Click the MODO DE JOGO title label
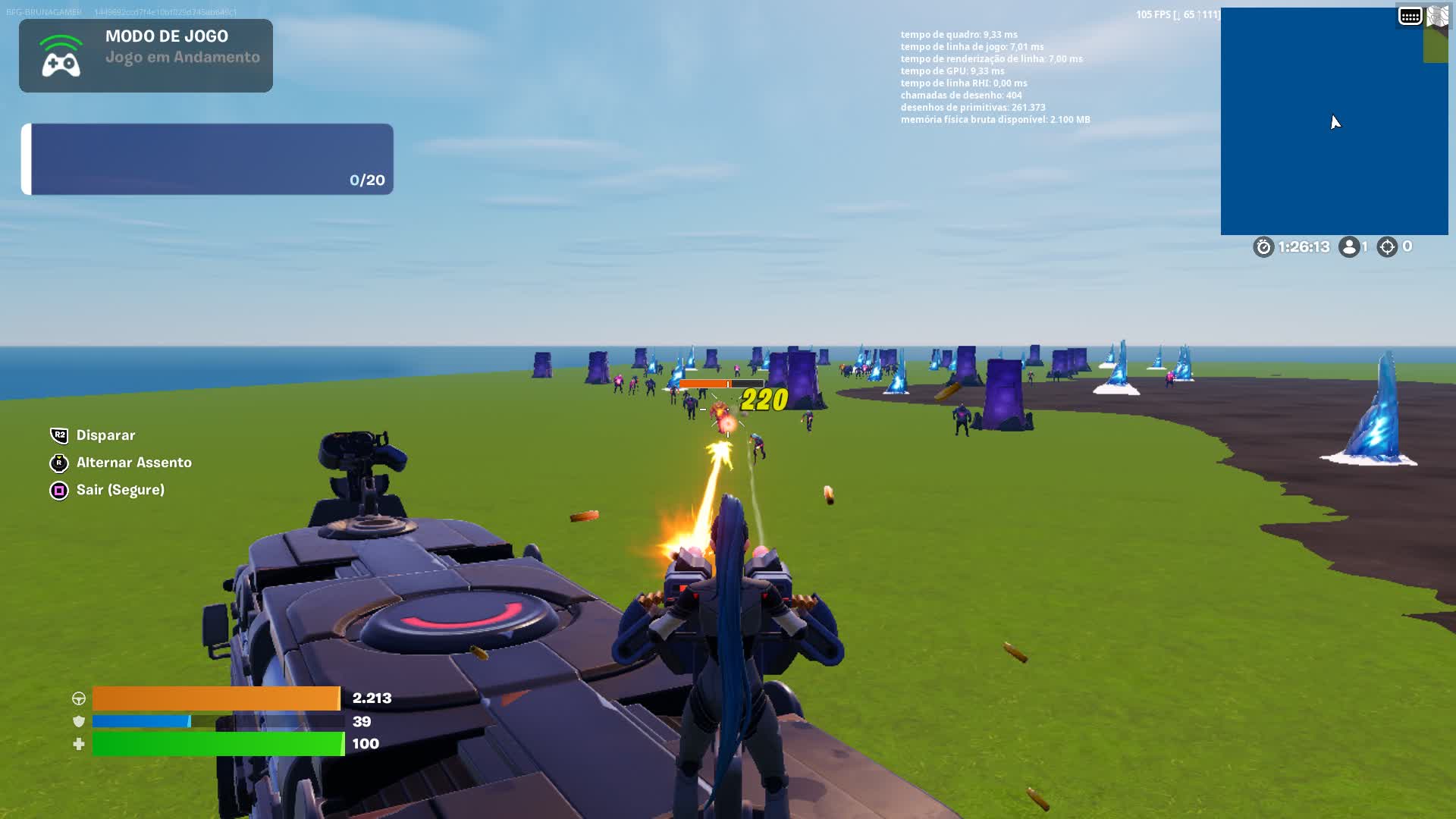This screenshot has width=1456, height=819. coord(166,36)
